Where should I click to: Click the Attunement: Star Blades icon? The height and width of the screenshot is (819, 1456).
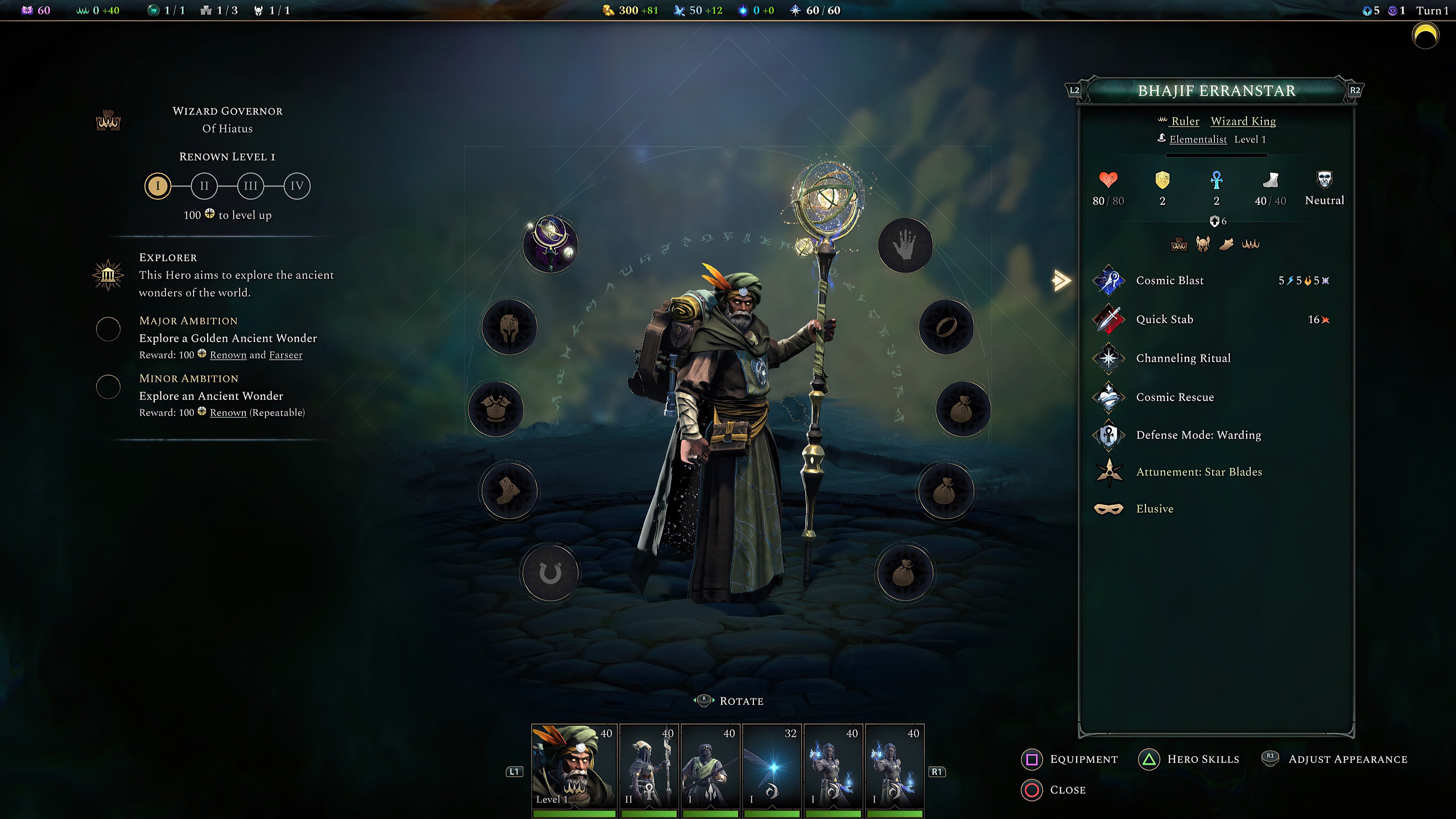[x=1109, y=472]
